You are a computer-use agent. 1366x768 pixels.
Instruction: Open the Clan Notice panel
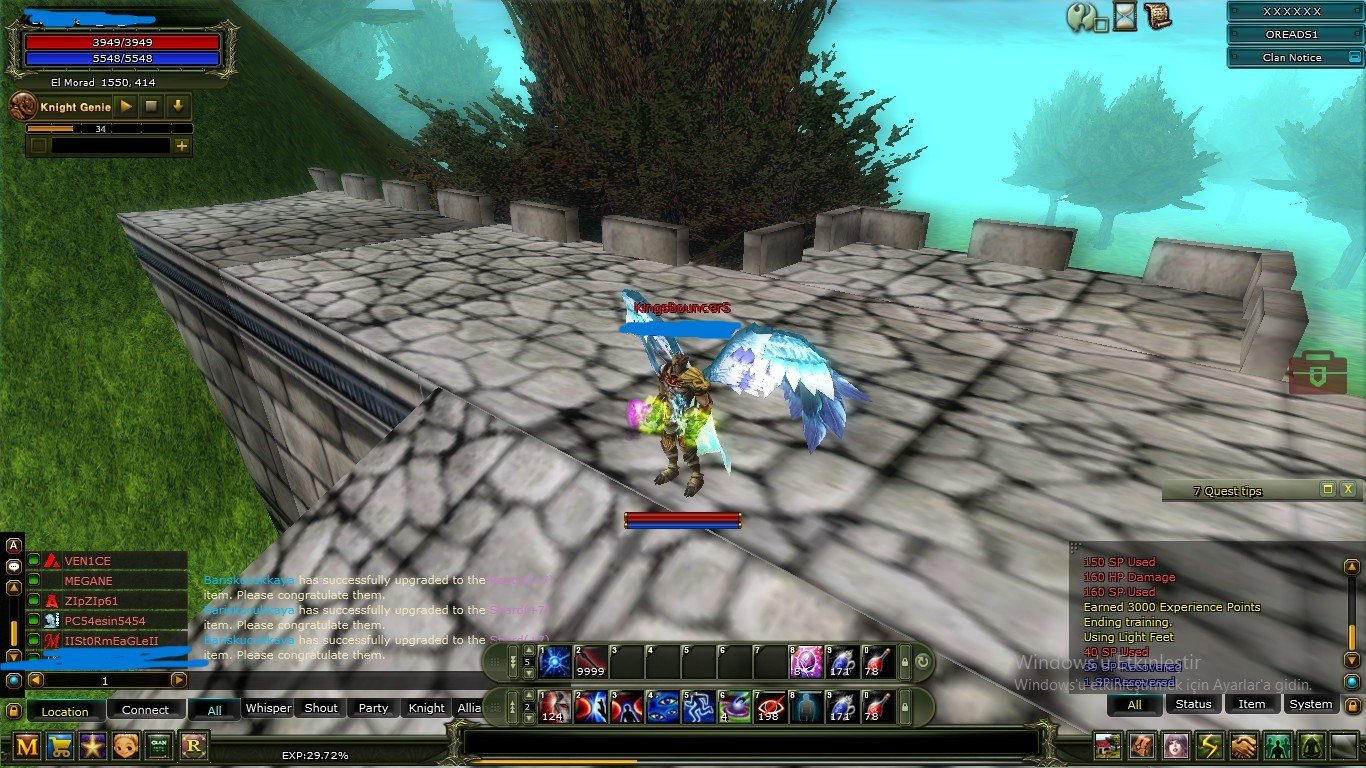pyautogui.click(x=1291, y=58)
